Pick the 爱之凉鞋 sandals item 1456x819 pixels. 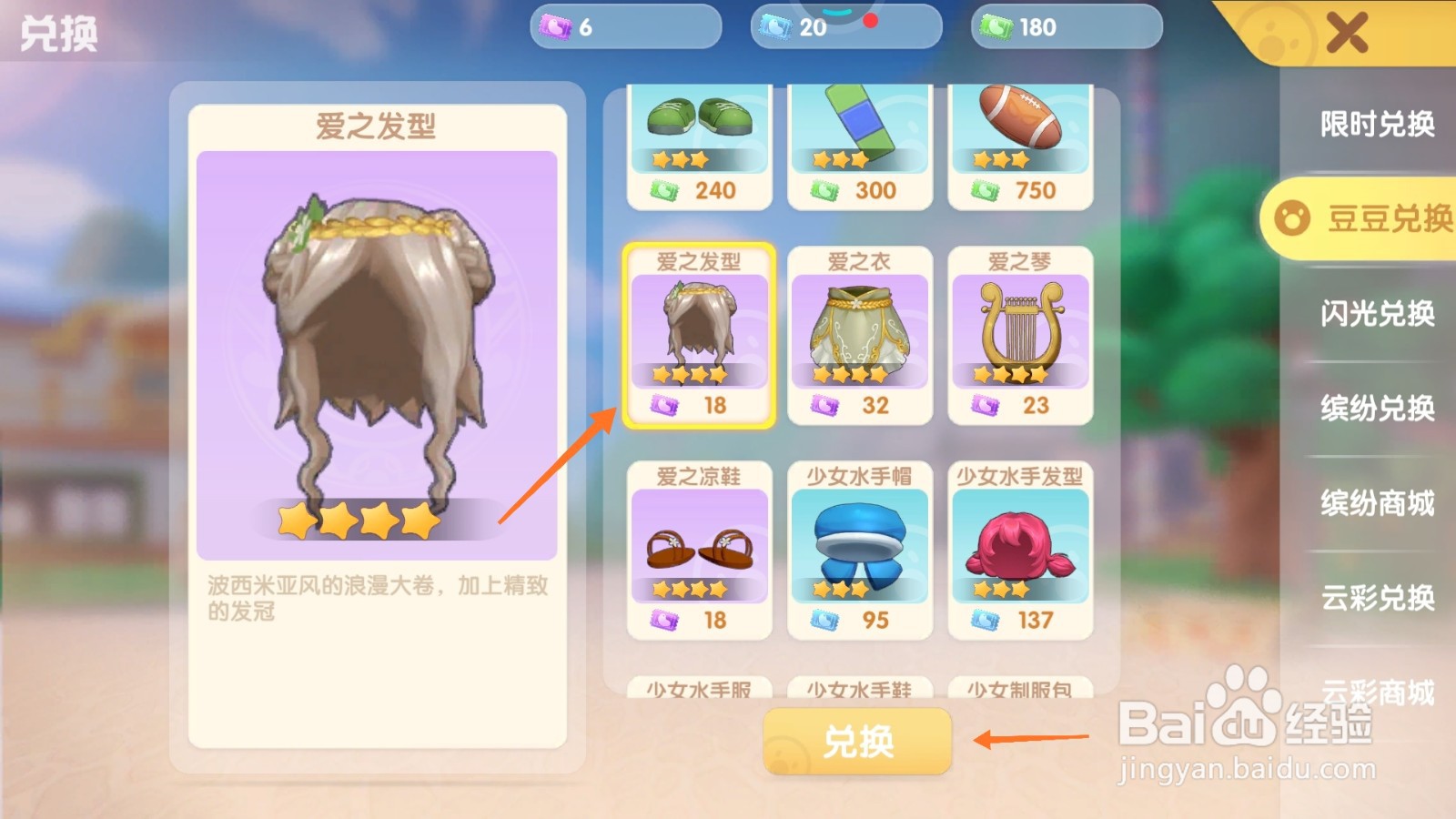click(x=699, y=546)
